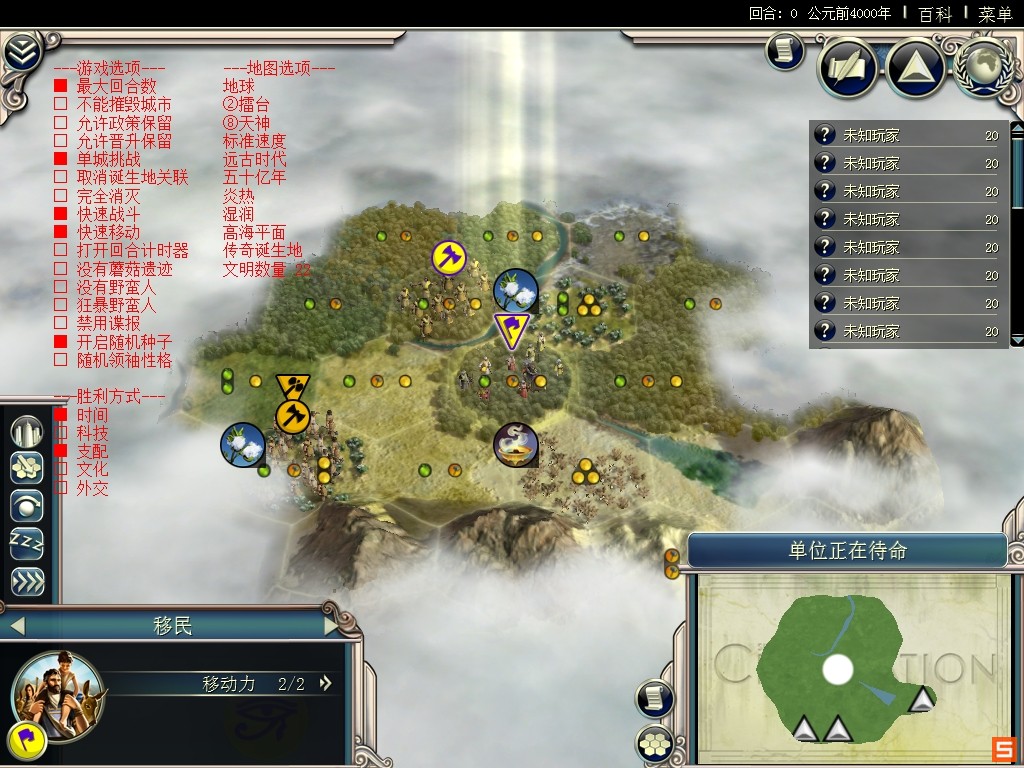Open the 百科 Civilopedia
The image size is (1024, 768).
point(935,14)
